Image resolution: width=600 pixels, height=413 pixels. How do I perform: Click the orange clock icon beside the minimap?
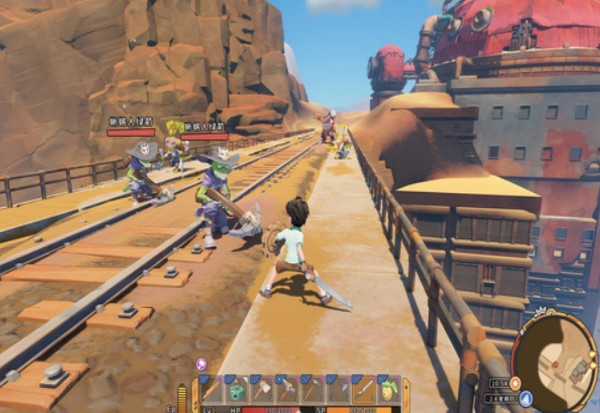click(x=515, y=382)
